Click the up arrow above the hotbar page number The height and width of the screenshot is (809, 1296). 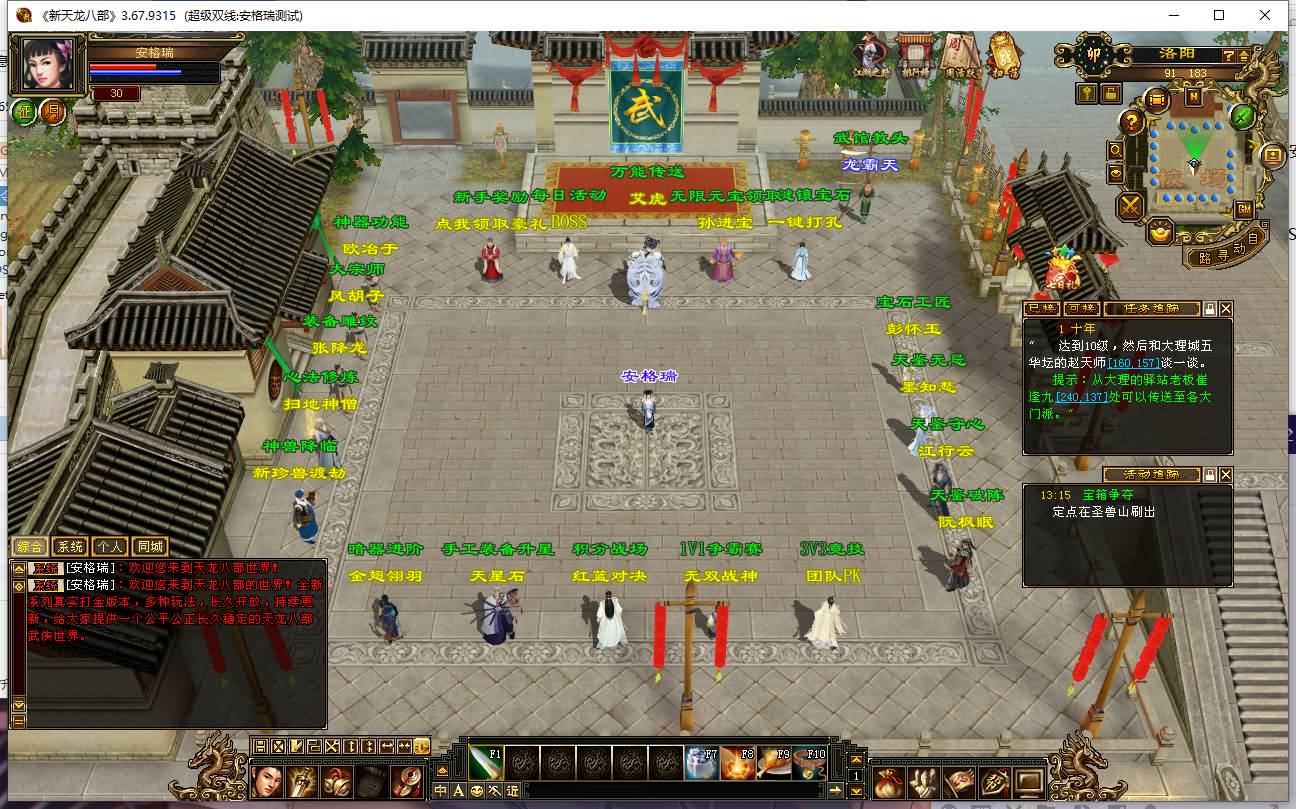(x=856, y=760)
